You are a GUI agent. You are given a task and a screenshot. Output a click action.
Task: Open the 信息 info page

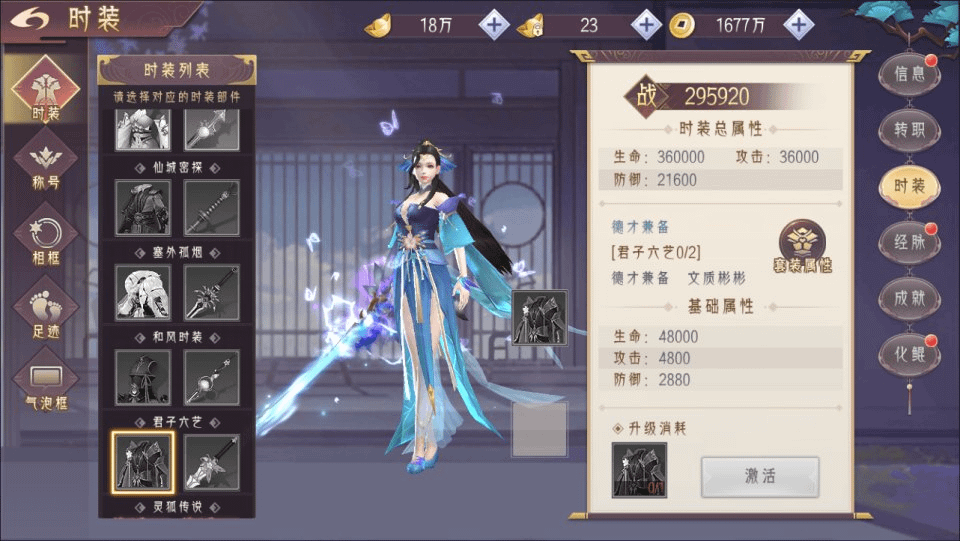[x=909, y=74]
